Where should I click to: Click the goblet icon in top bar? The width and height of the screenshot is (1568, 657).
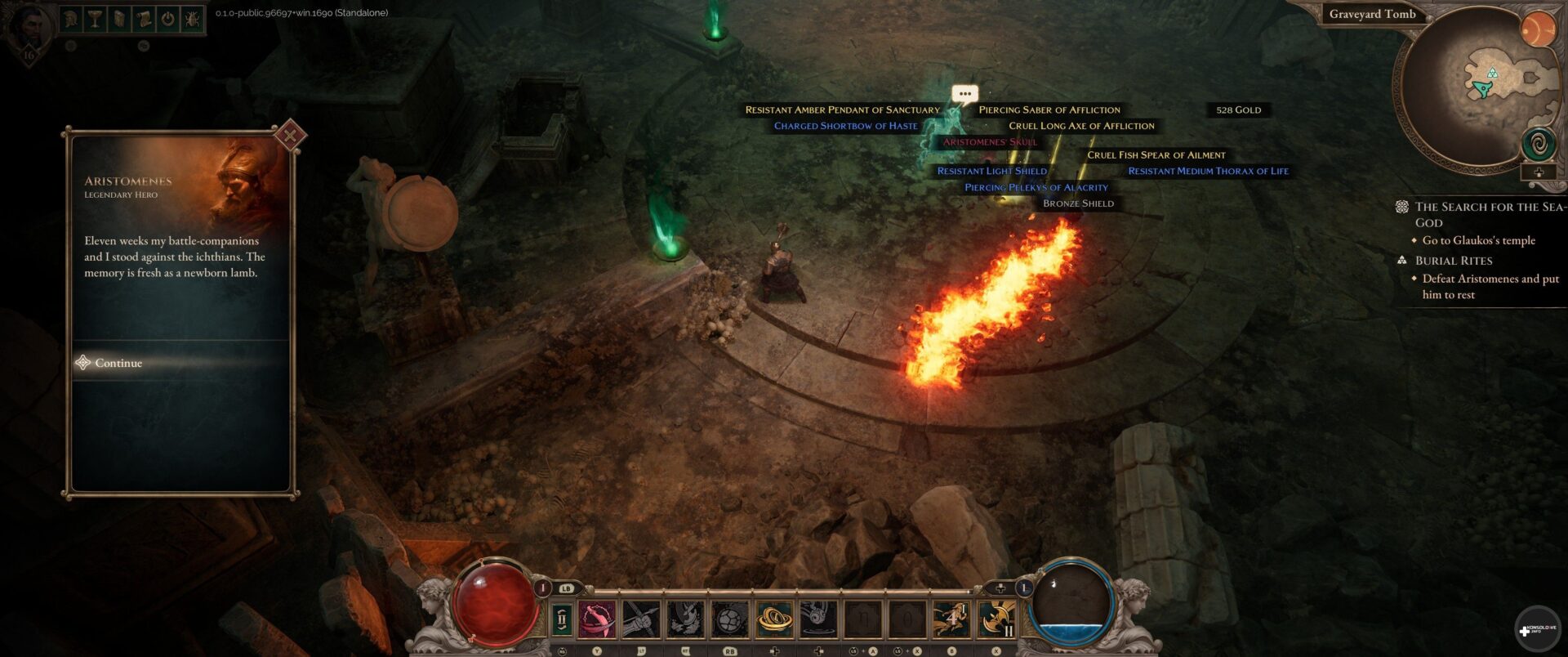[x=96, y=19]
